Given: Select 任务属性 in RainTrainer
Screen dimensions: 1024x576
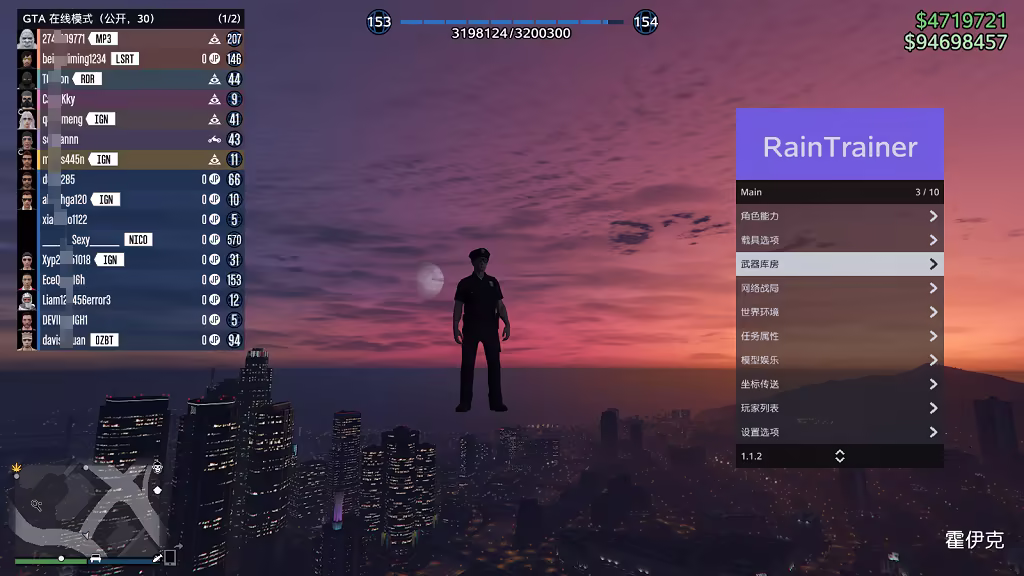Looking at the screenshot, I should 839,336.
